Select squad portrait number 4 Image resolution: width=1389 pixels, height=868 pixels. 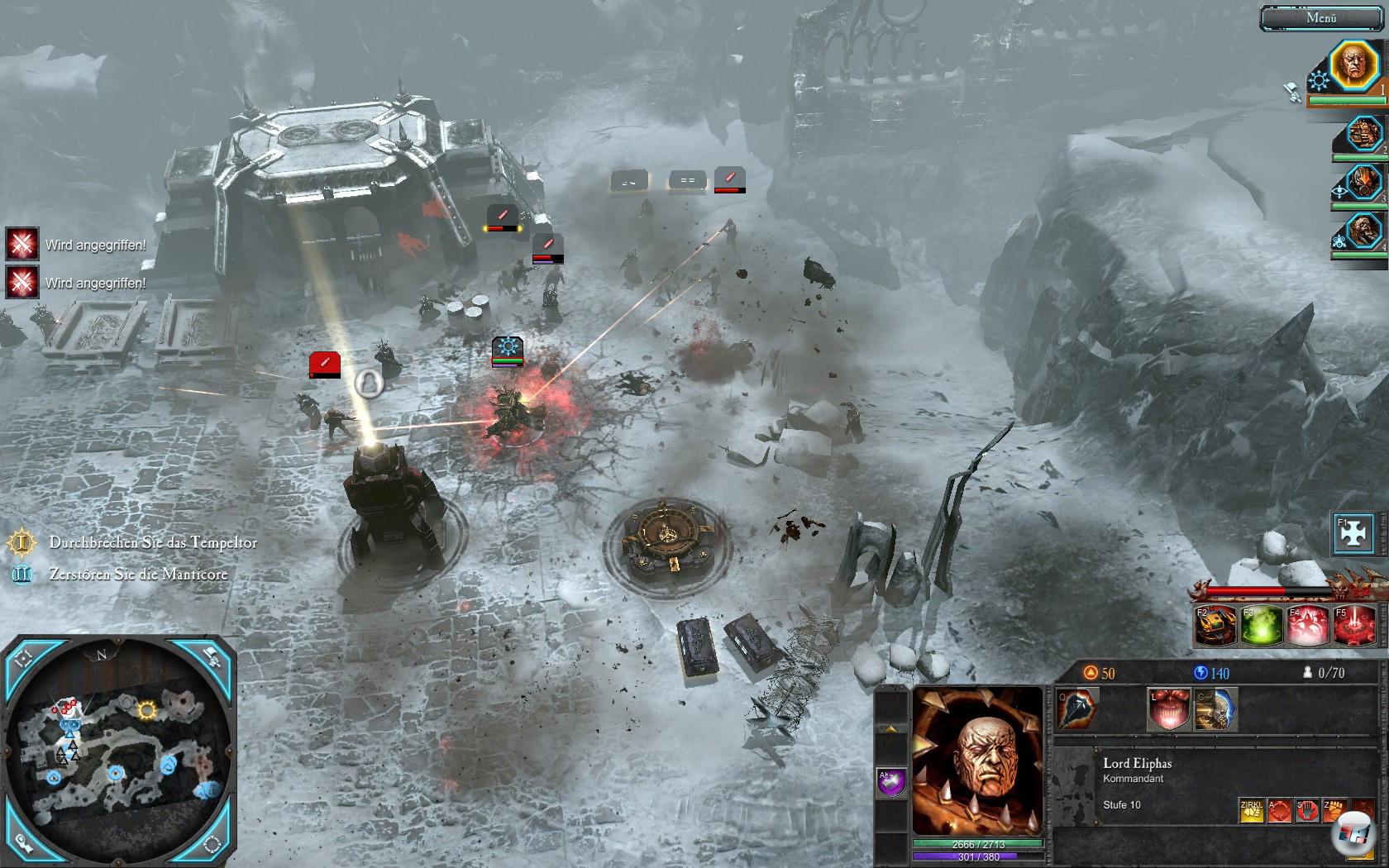click(x=1362, y=231)
